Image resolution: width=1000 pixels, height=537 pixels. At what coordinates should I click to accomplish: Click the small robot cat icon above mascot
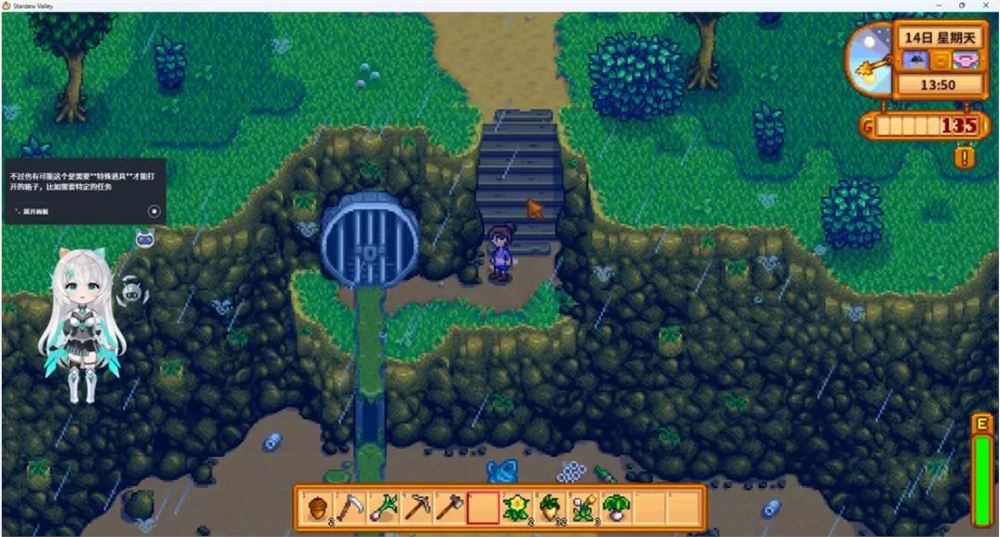tap(144, 238)
